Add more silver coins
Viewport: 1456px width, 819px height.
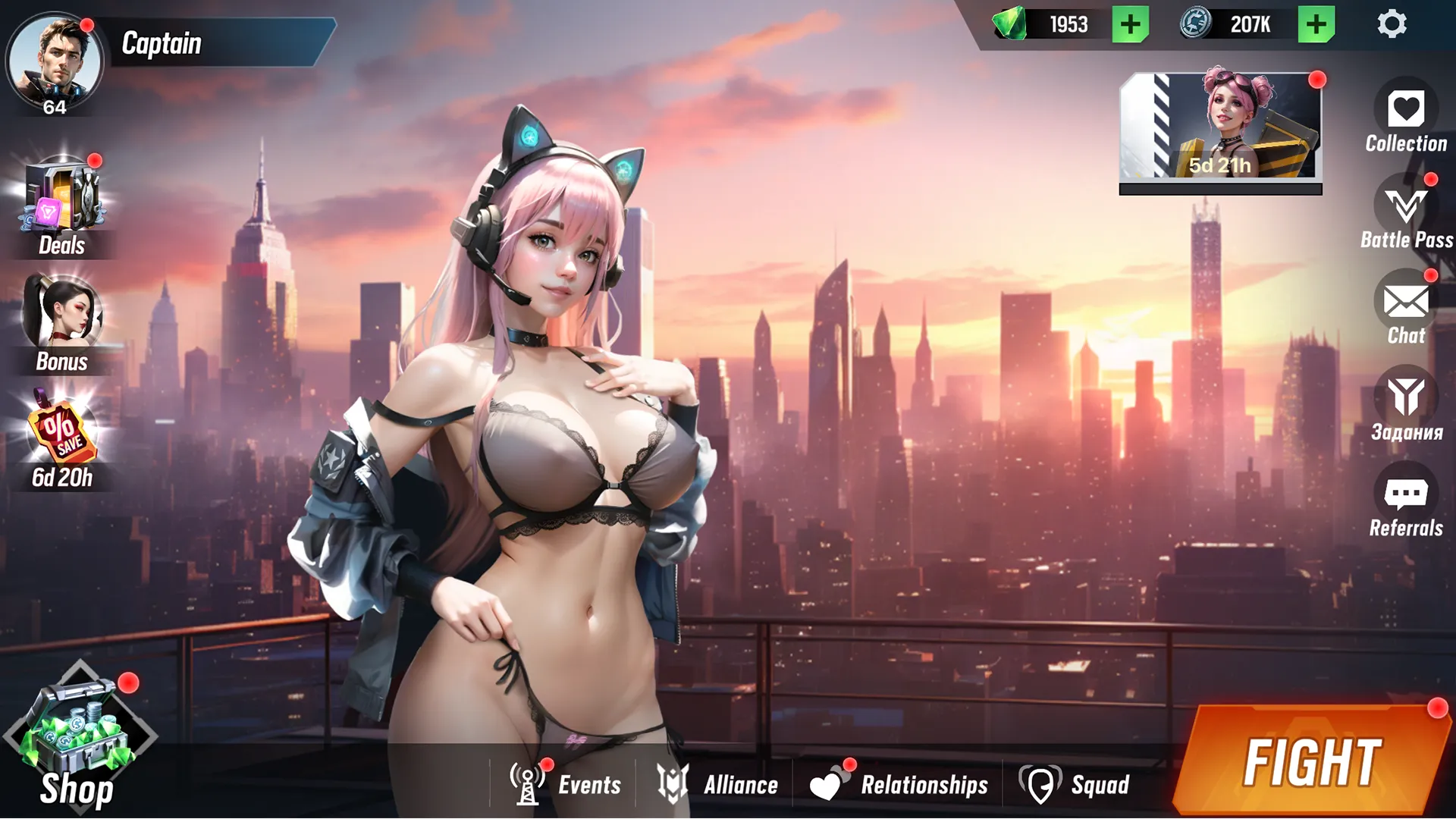click(1316, 25)
